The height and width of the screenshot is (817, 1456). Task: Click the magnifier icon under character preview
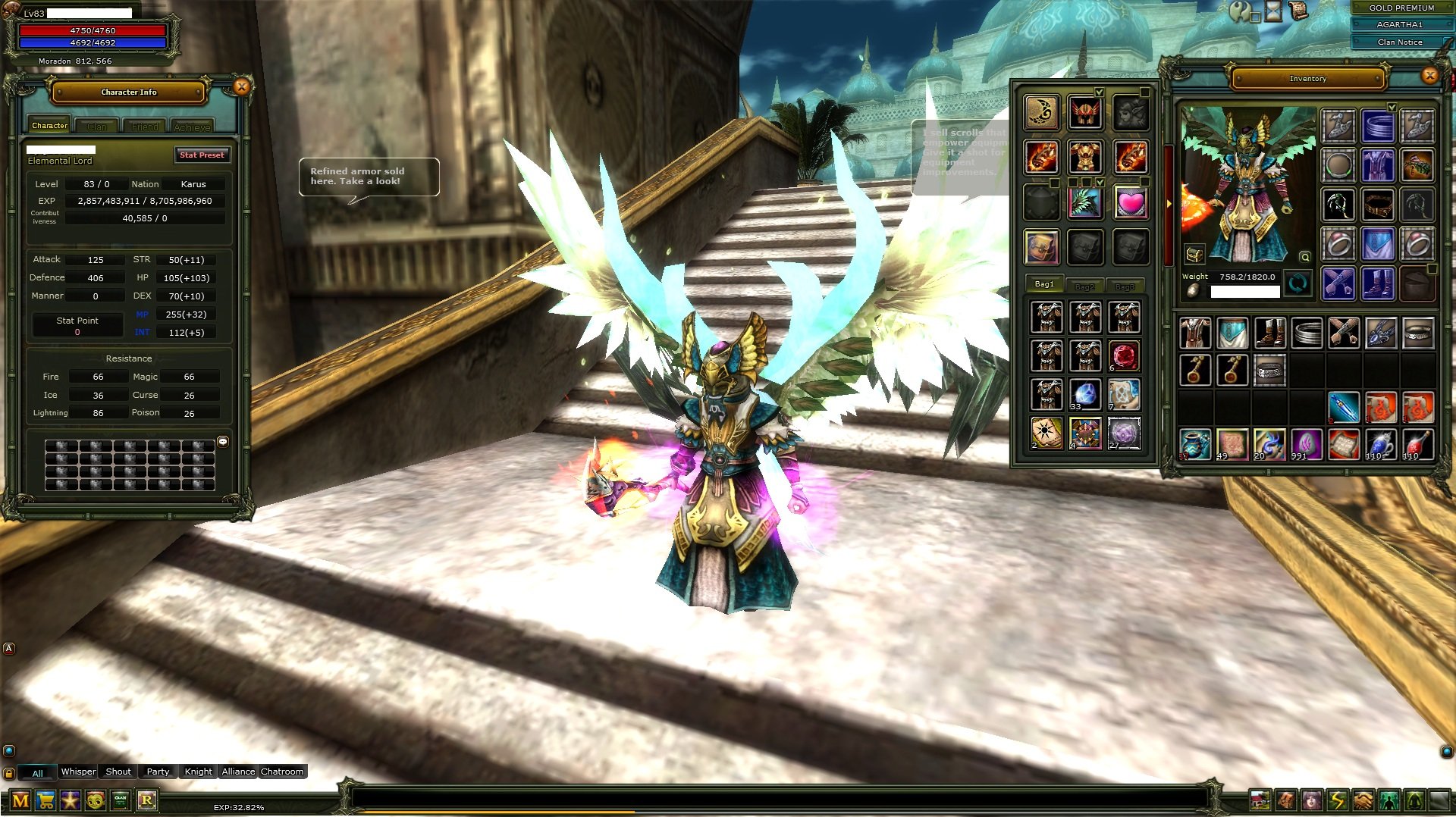point(1304,258)
